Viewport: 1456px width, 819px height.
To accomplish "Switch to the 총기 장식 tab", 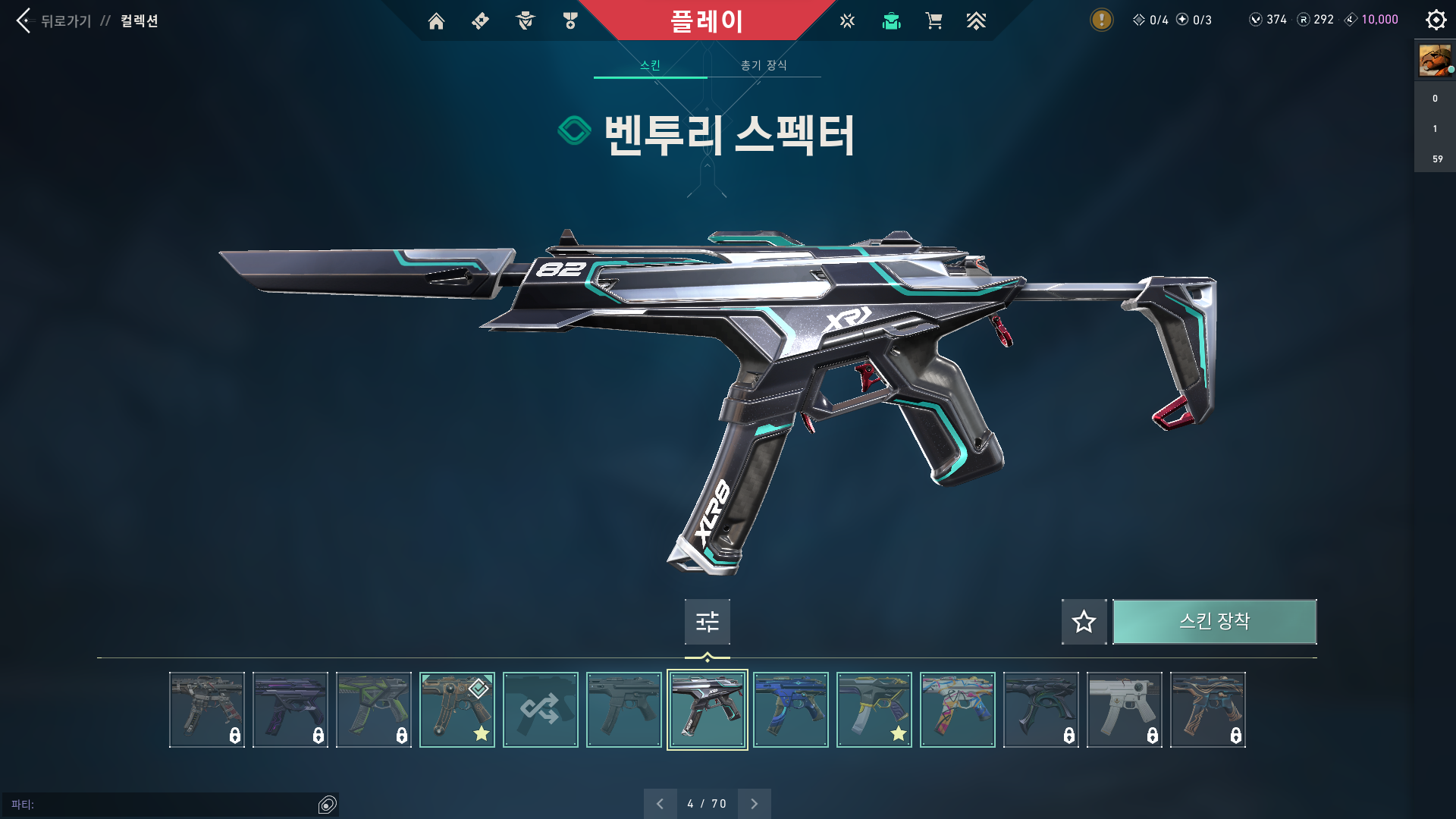I will coord(764,65).
